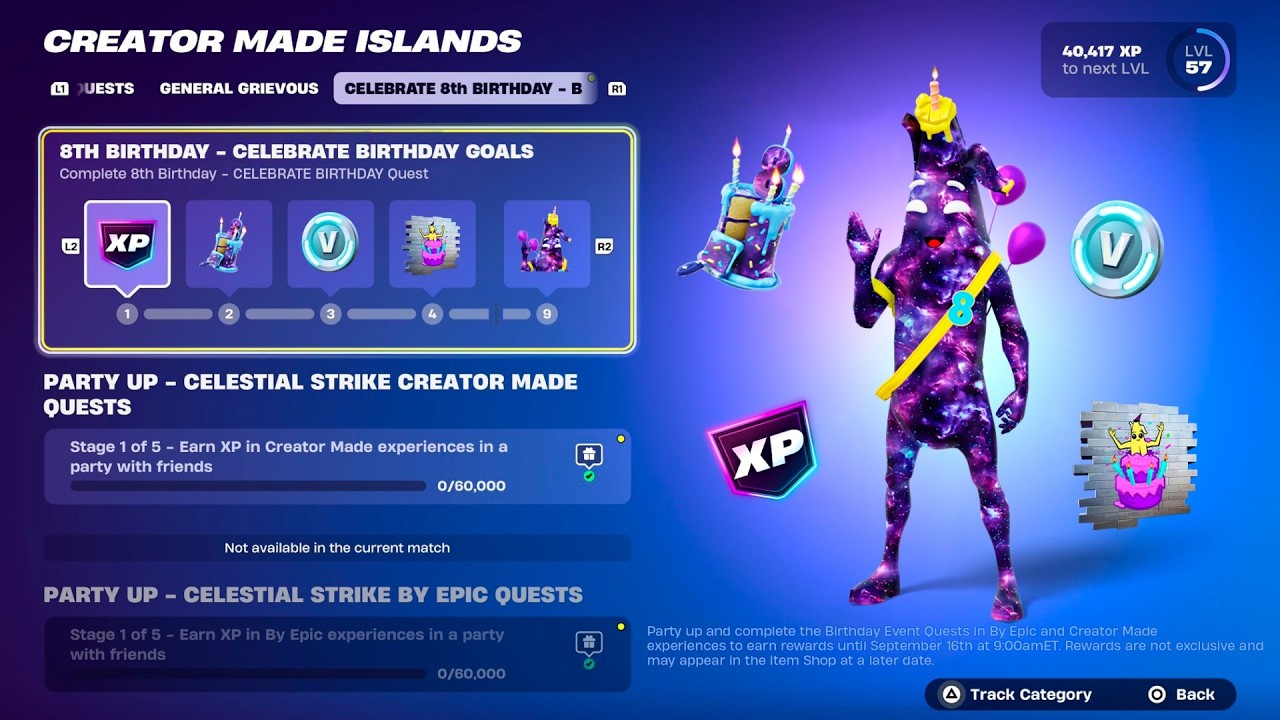
Task: Open the partially hidden Quests tab
Action: coord(104,88)
